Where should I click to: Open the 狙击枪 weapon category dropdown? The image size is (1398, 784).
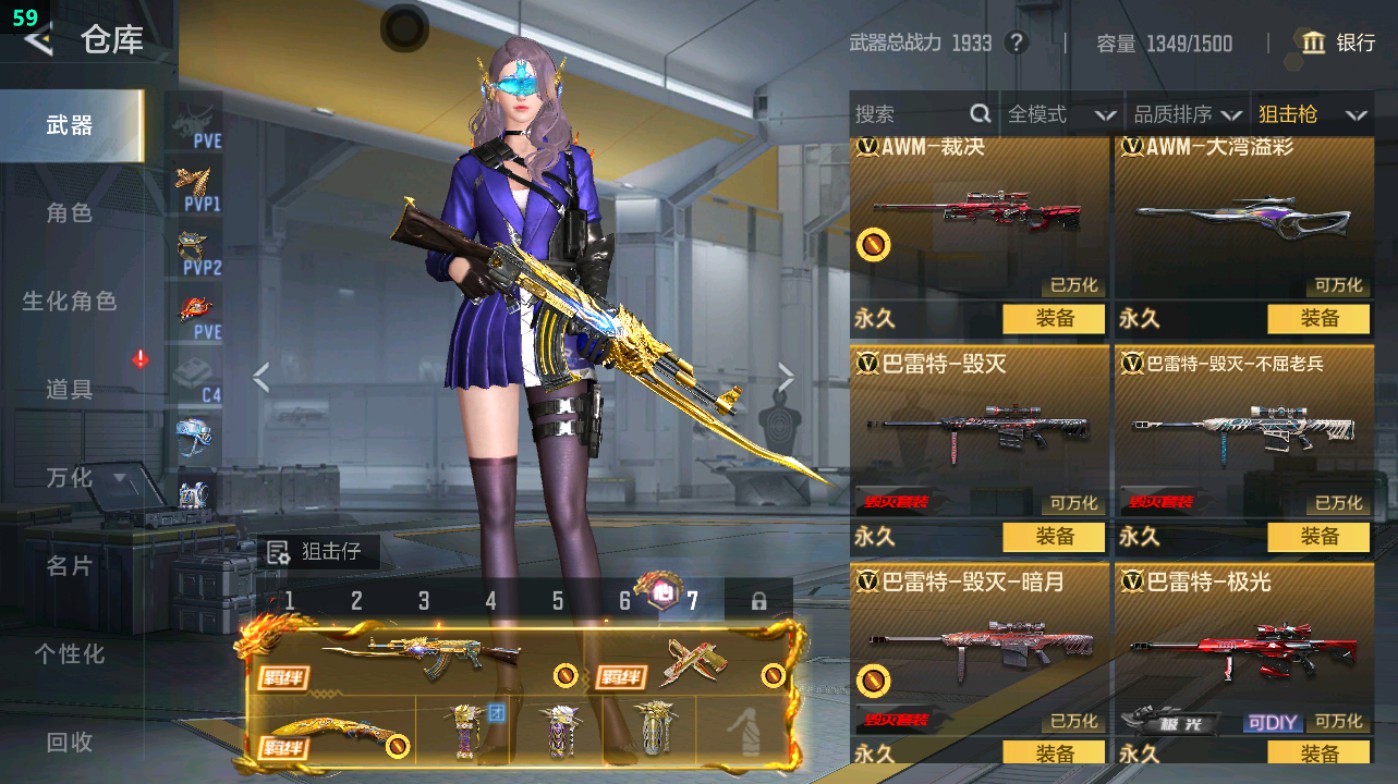(1315, 114)
